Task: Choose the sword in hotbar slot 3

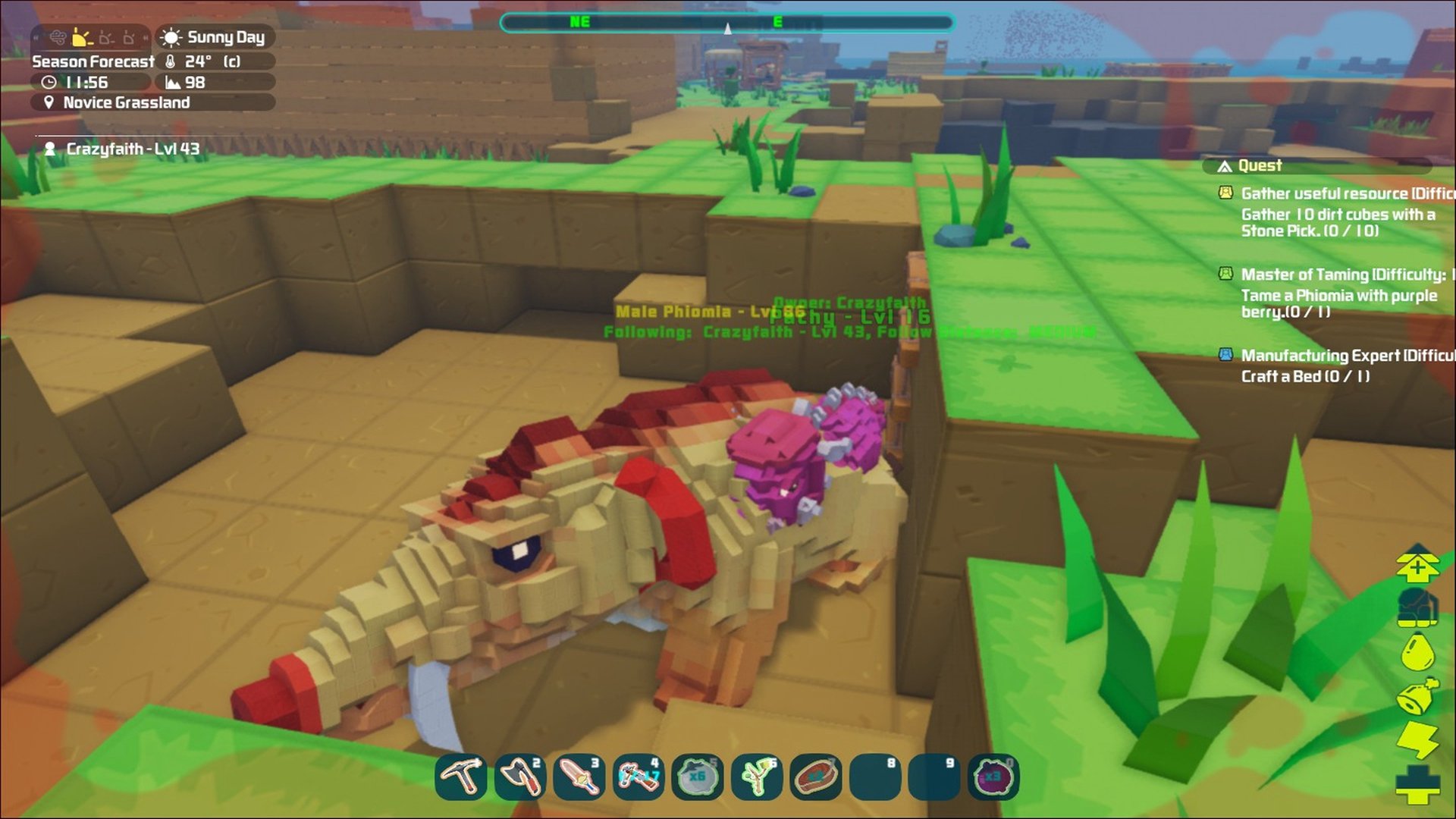Action: click(579, 777)
